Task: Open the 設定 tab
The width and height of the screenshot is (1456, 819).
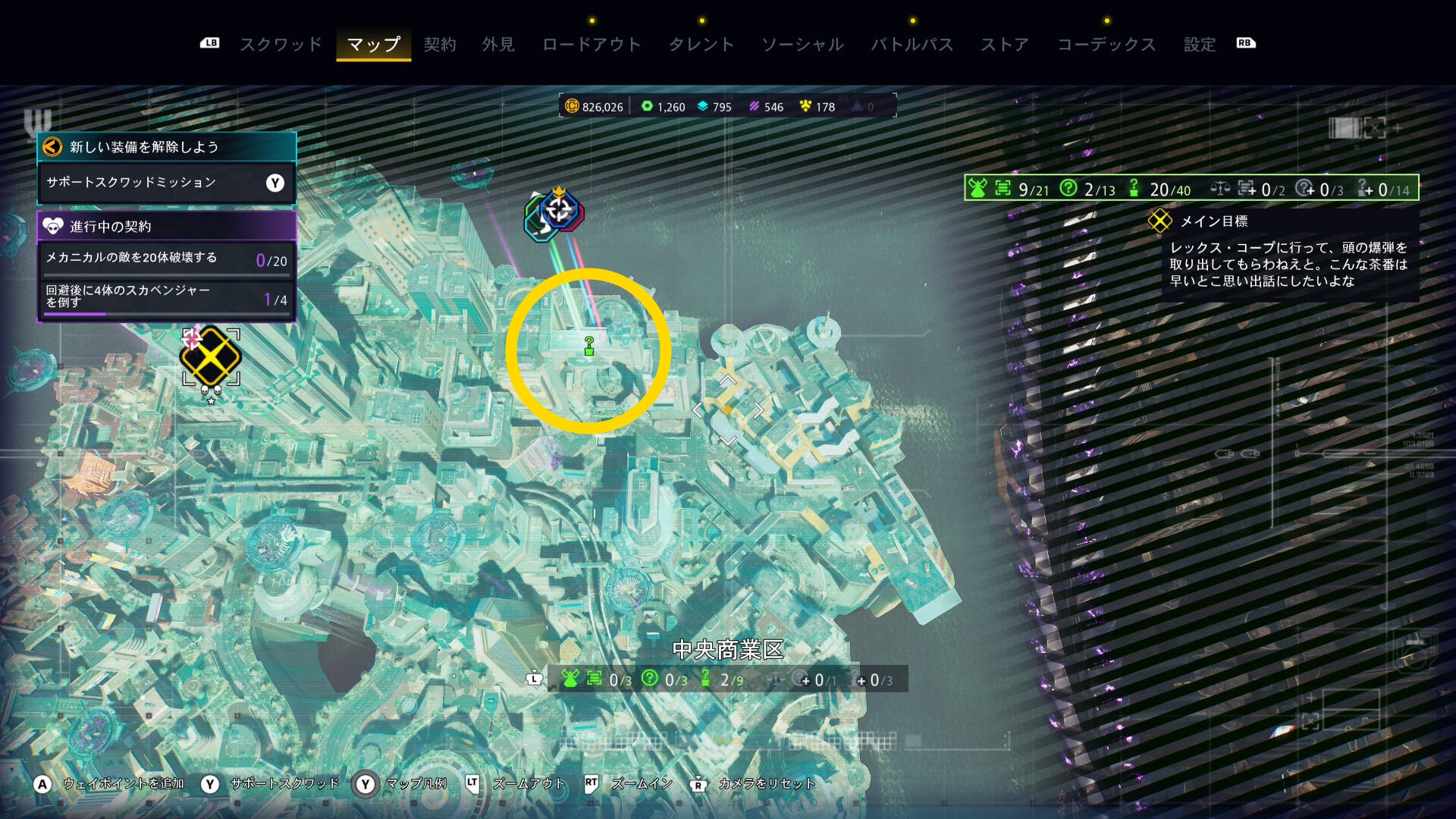Action: pyautogui.click(x=1200, y=45)
